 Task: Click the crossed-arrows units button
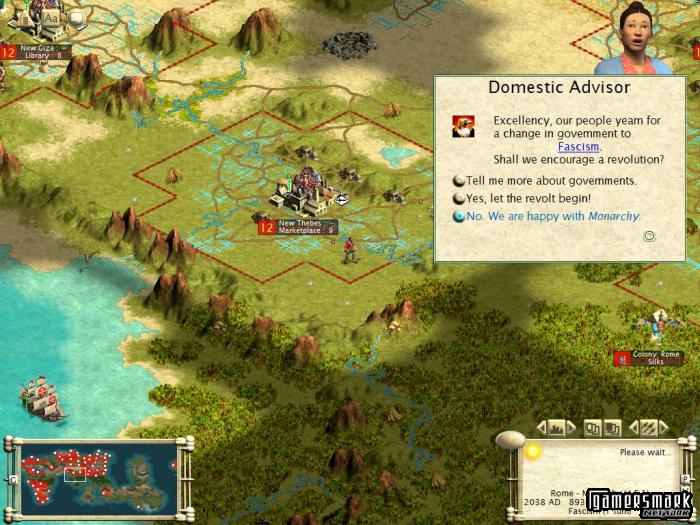click(647, 428)
